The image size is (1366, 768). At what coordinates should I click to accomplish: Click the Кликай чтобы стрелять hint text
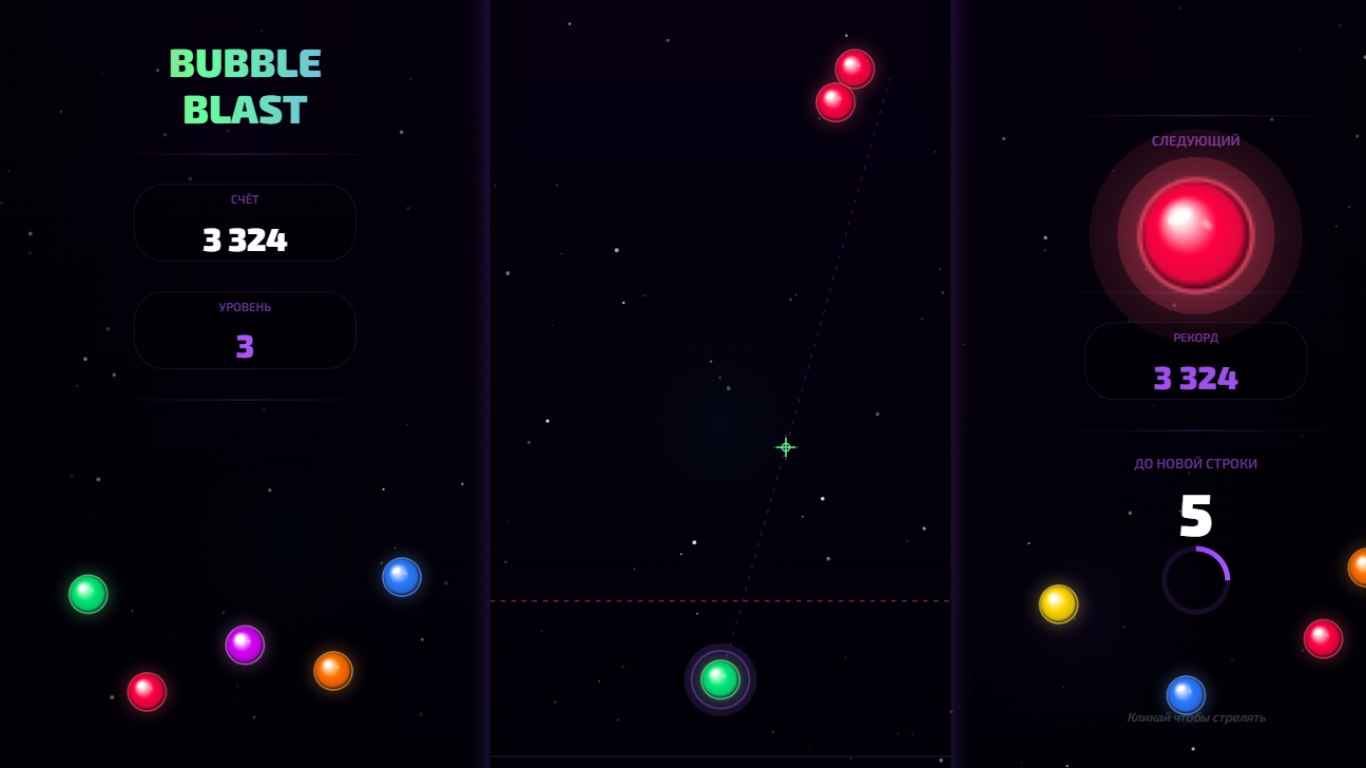[1196, 717]
